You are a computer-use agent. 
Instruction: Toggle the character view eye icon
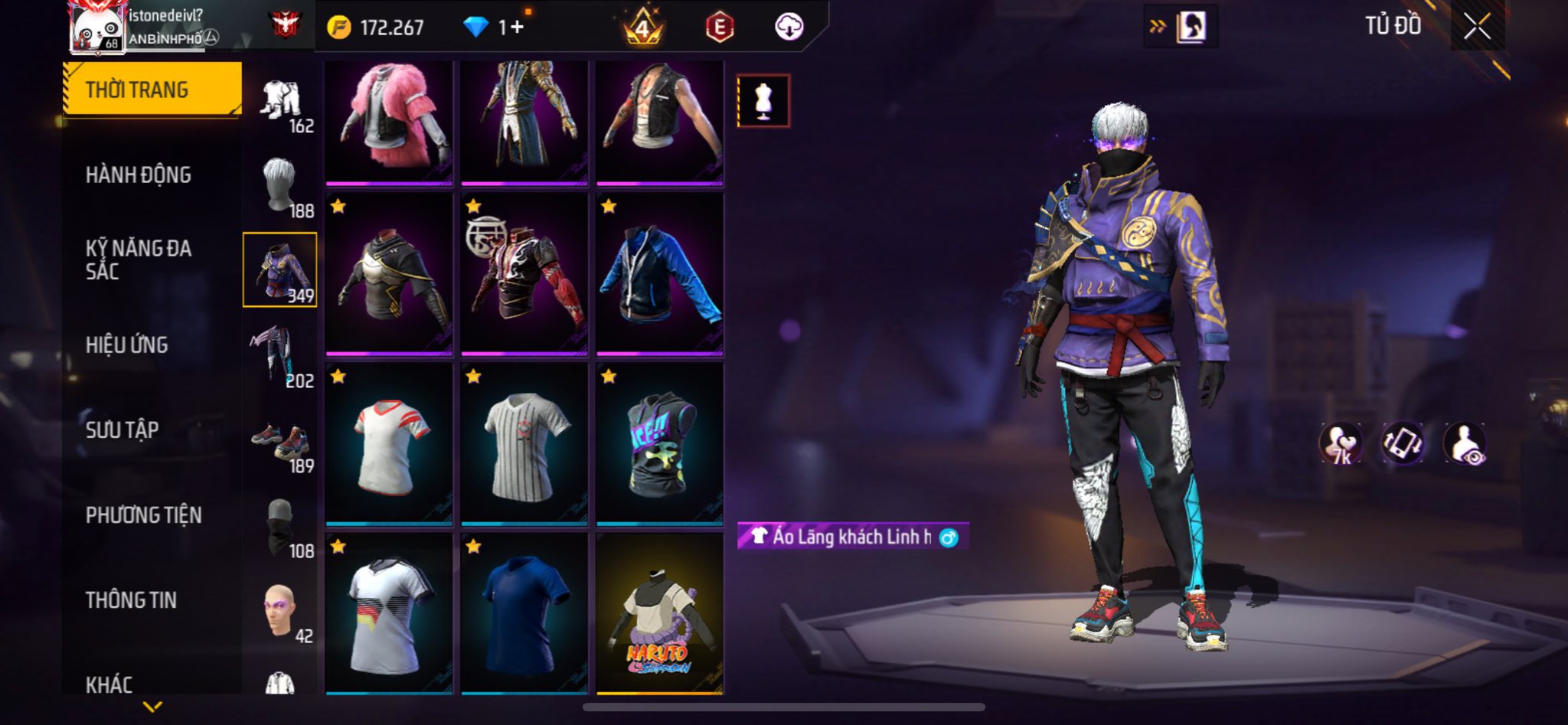(x=1465, y=444)
